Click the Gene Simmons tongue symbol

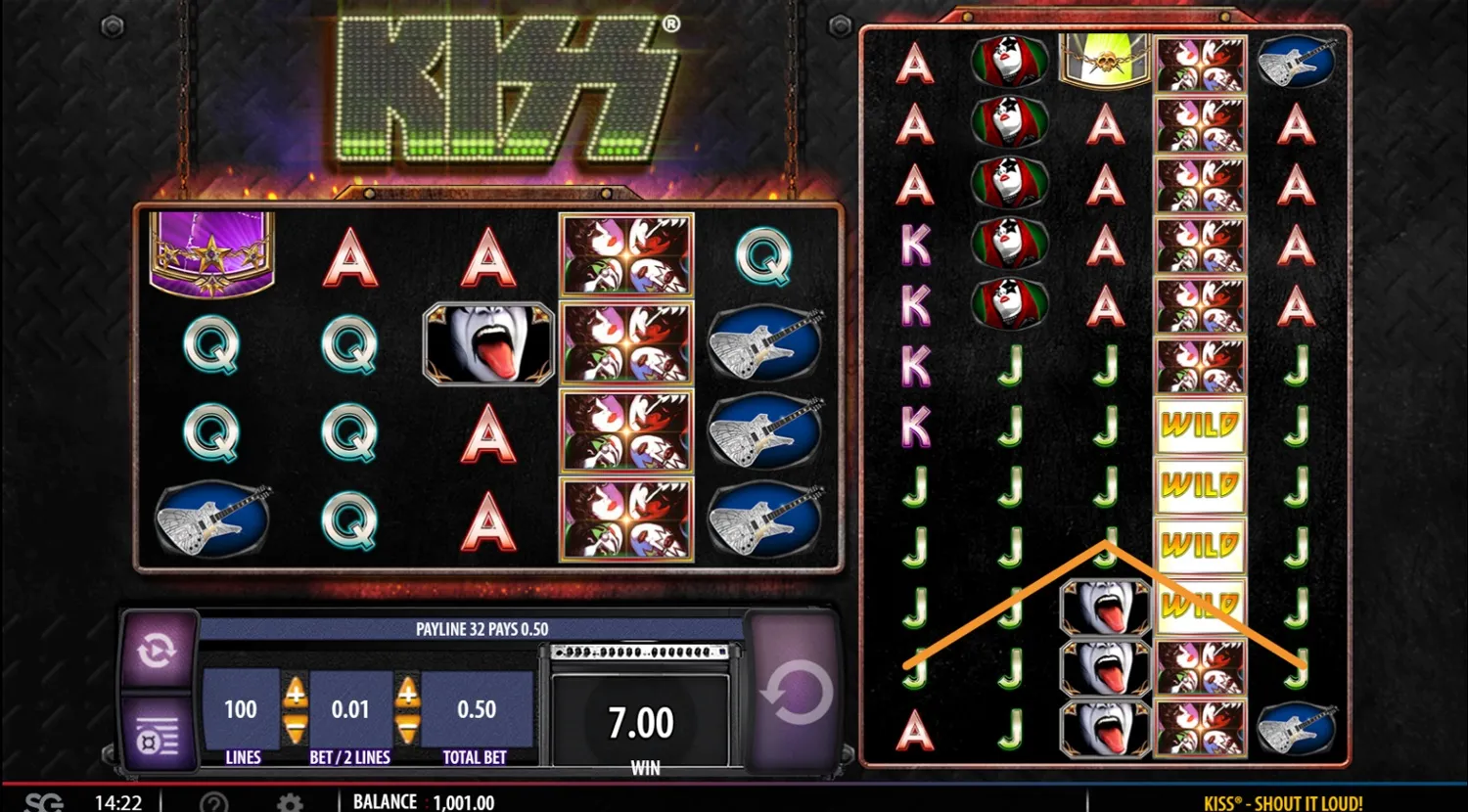pos(489,341)
